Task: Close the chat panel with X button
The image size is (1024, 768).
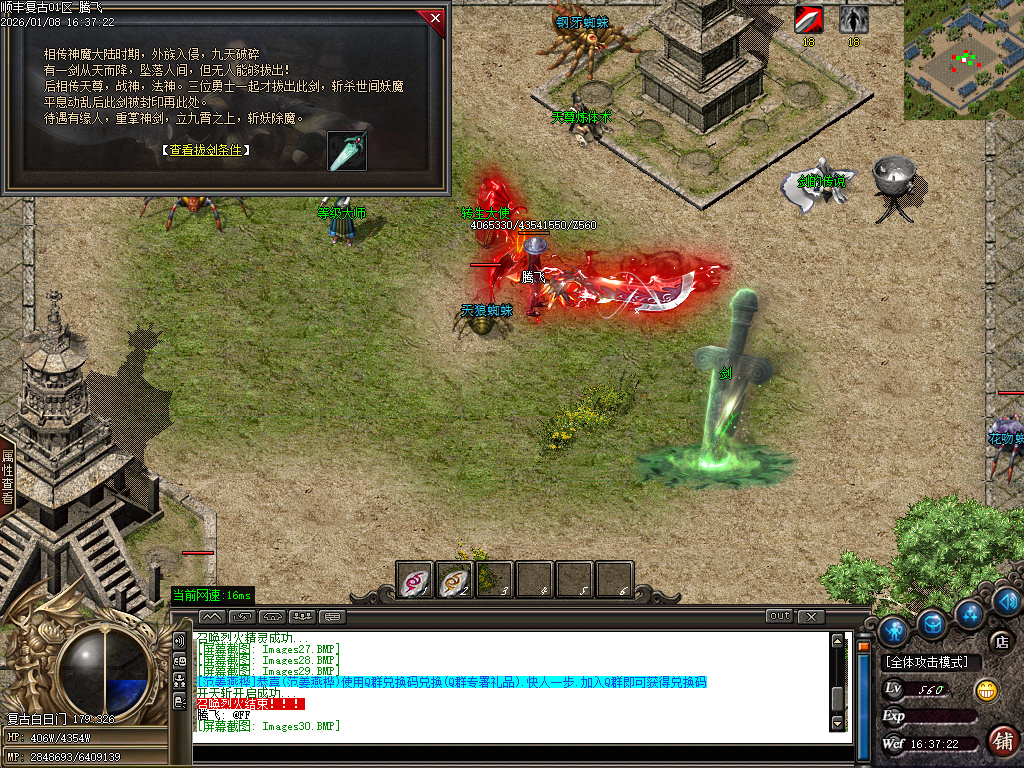Action: point(811,616)
